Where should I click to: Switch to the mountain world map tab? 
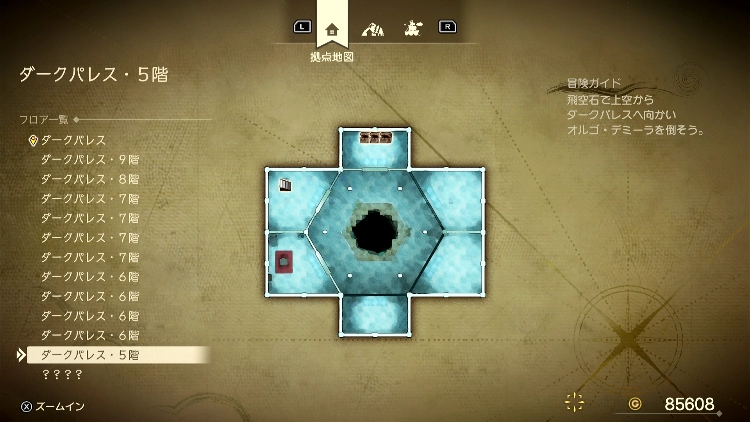(x=372, y=28)
